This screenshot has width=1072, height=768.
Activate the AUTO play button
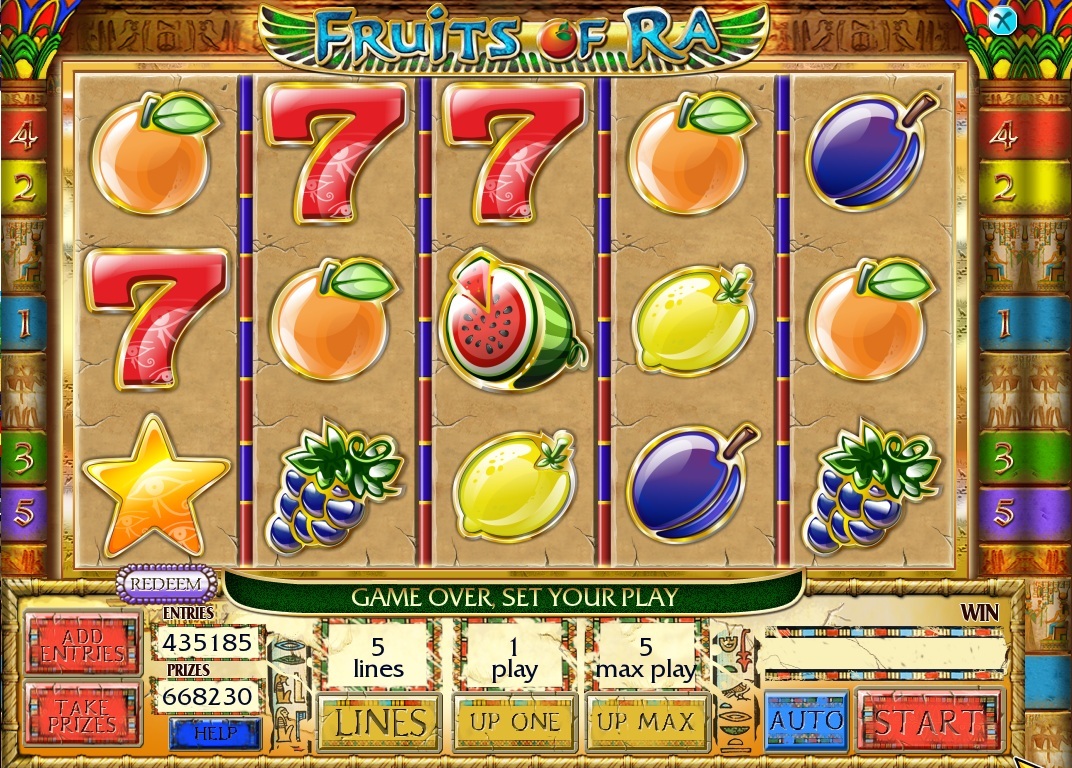coord(806,720)
